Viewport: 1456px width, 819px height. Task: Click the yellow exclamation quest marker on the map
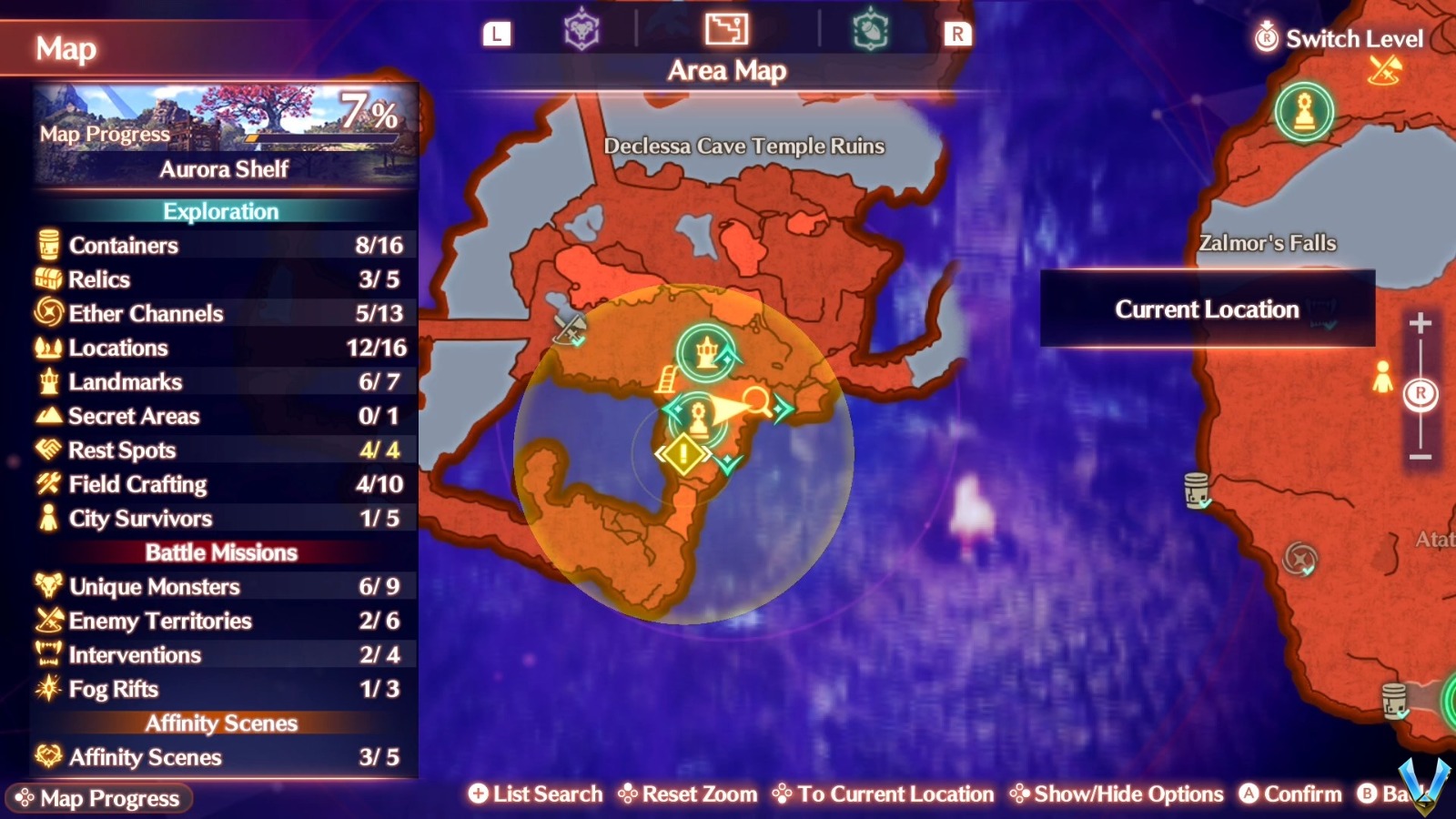[x=683, y=451]
